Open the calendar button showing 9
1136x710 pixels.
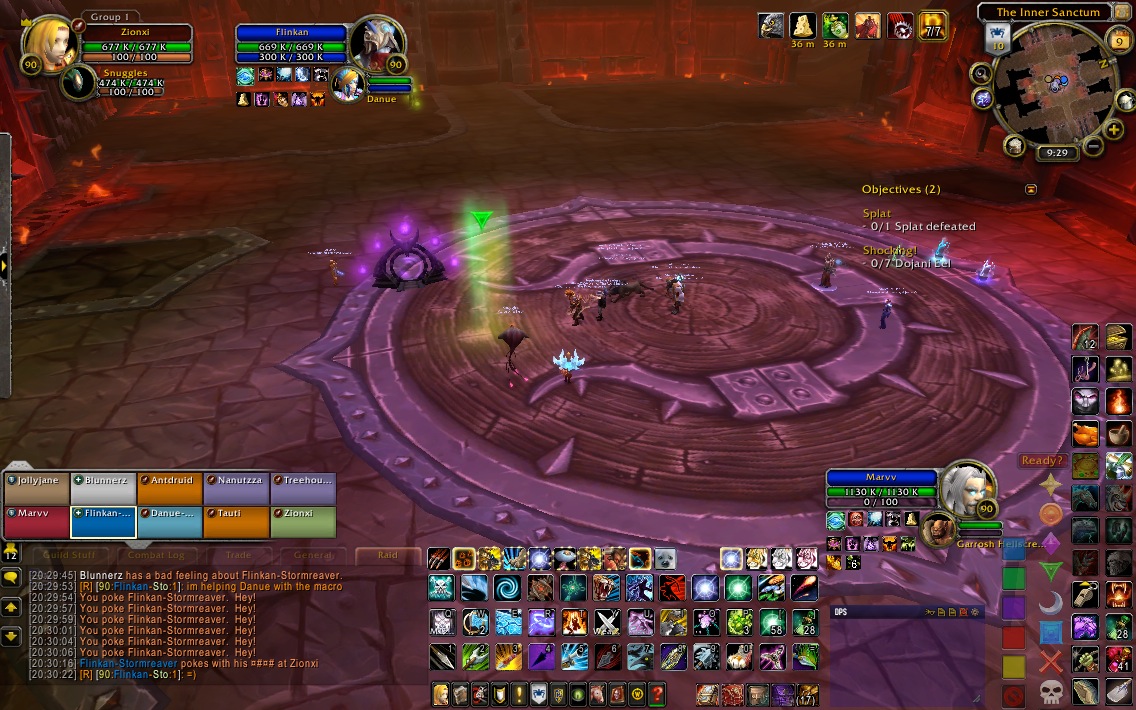tap(1119, 40)
